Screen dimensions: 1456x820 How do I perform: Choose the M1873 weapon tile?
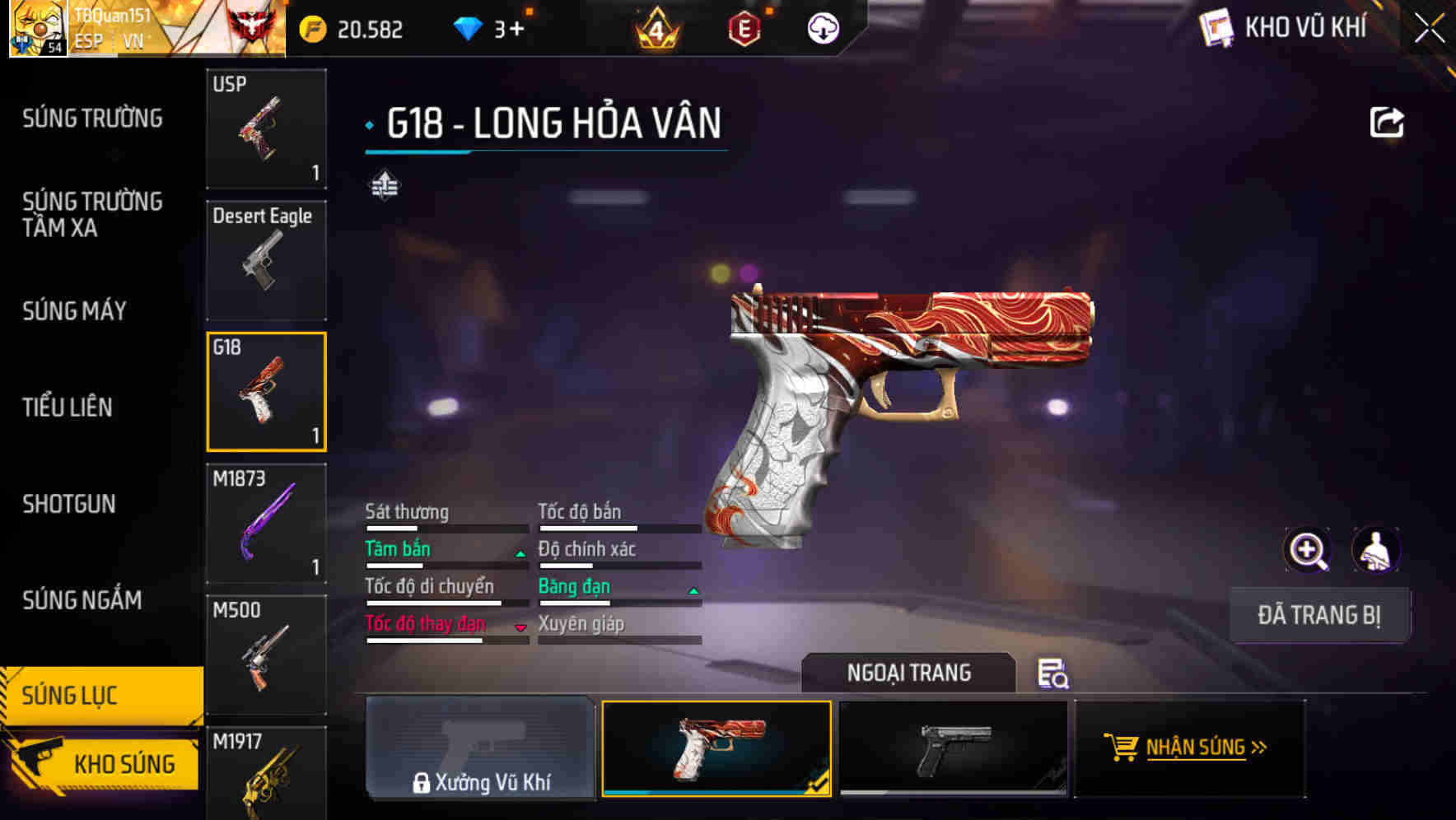pos(266,524)
